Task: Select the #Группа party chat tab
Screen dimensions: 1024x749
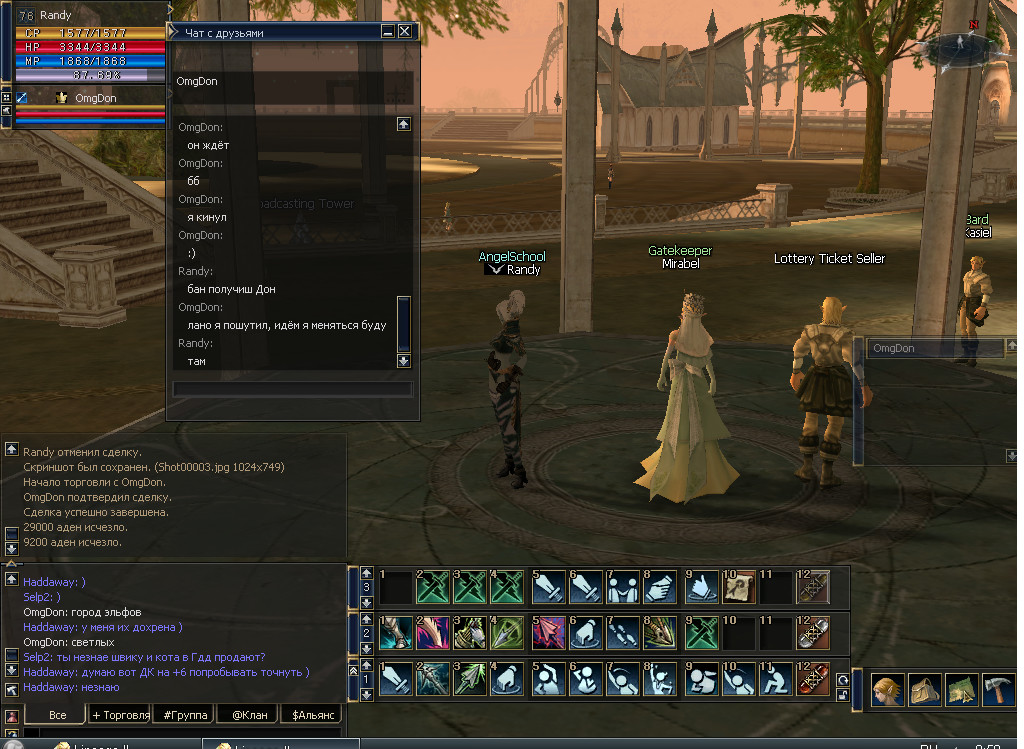Action: (x=185, y=715)
